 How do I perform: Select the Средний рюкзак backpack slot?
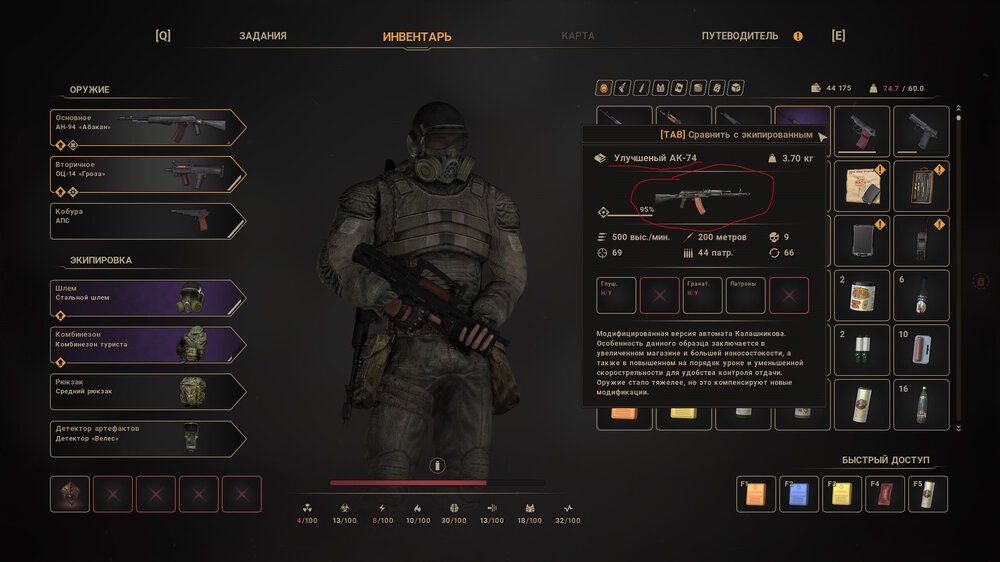pyautogui.click(x=148, y=392)
